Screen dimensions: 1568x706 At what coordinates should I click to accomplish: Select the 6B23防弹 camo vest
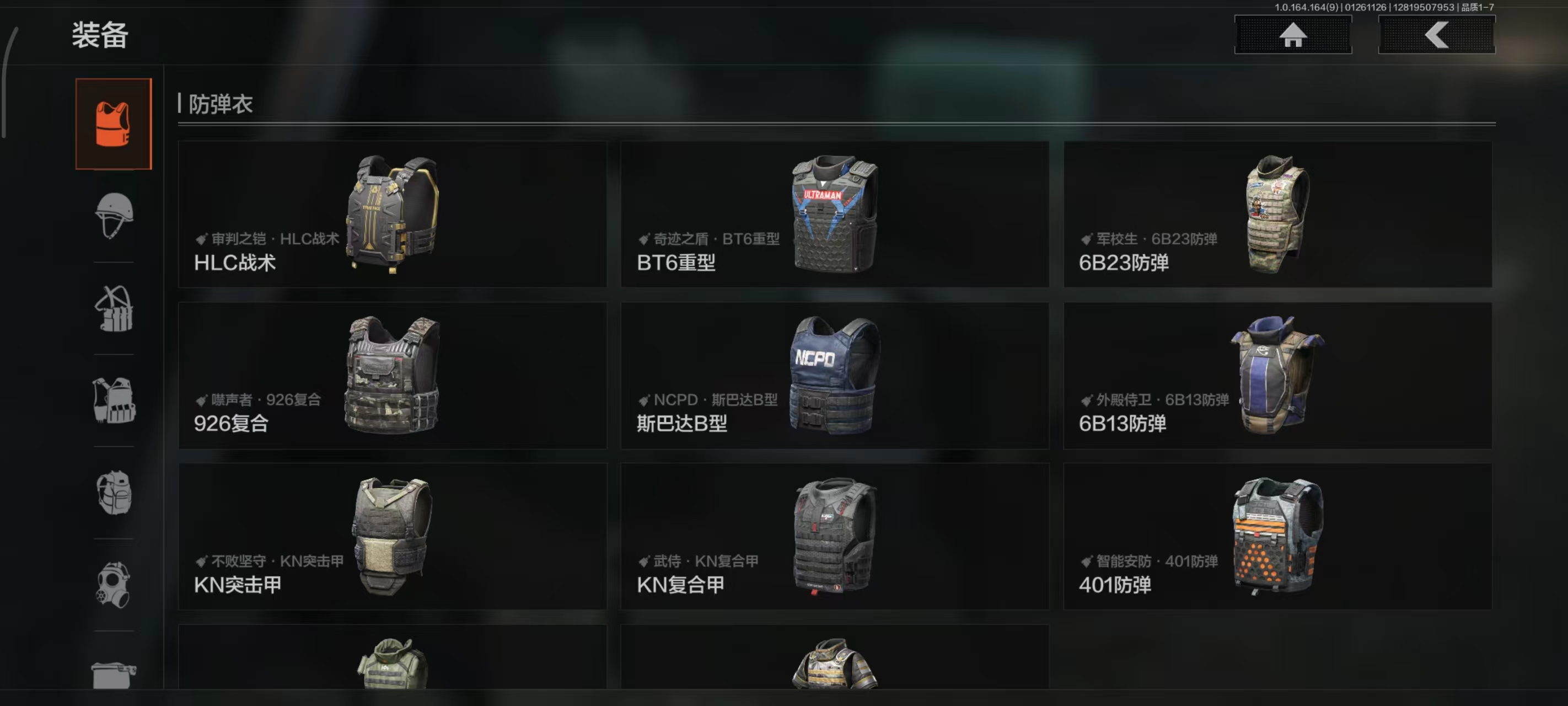pyautogui.click(x=1276, y=215)
